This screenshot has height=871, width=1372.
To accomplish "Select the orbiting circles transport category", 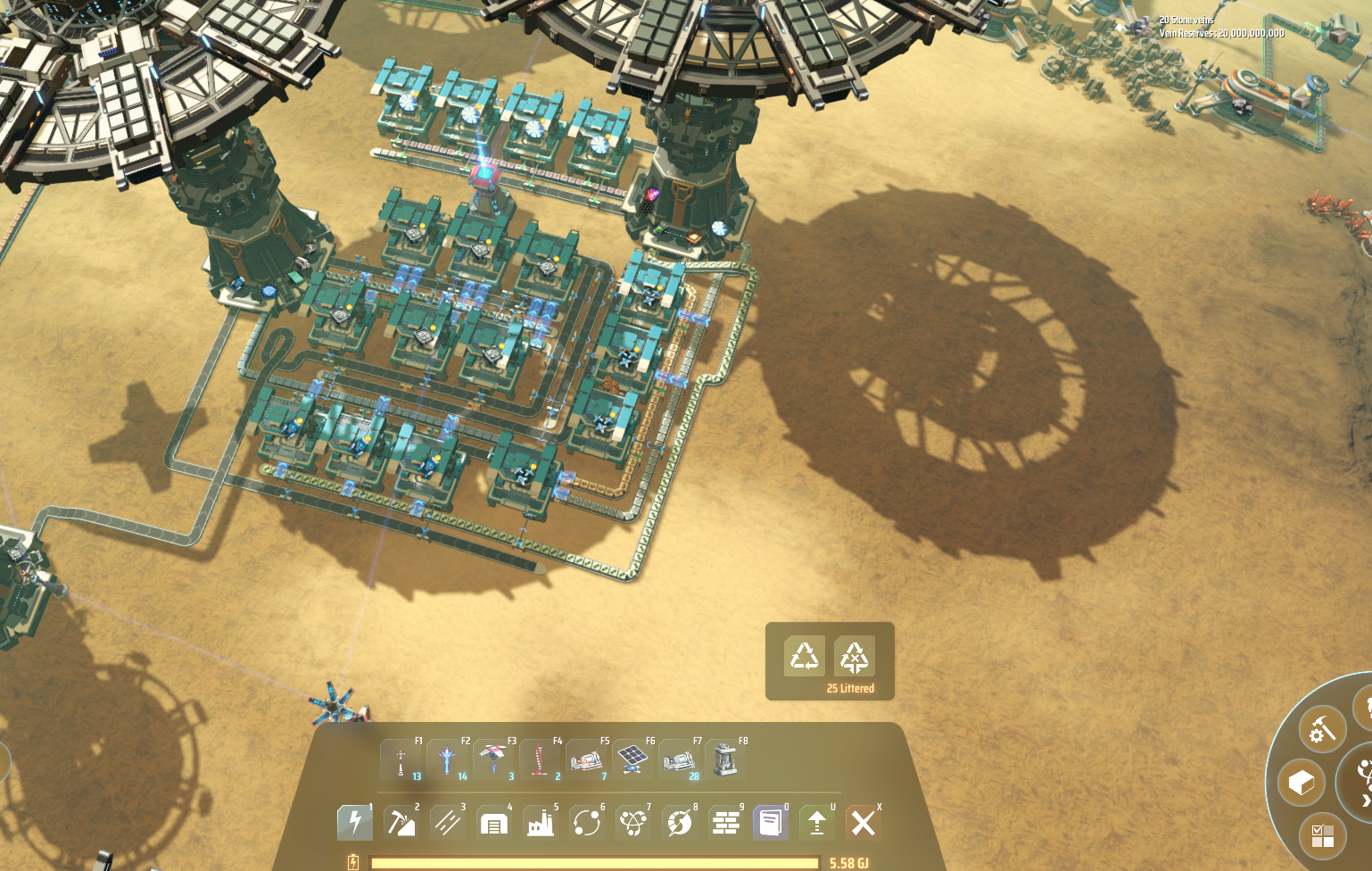I will point(587,822).
